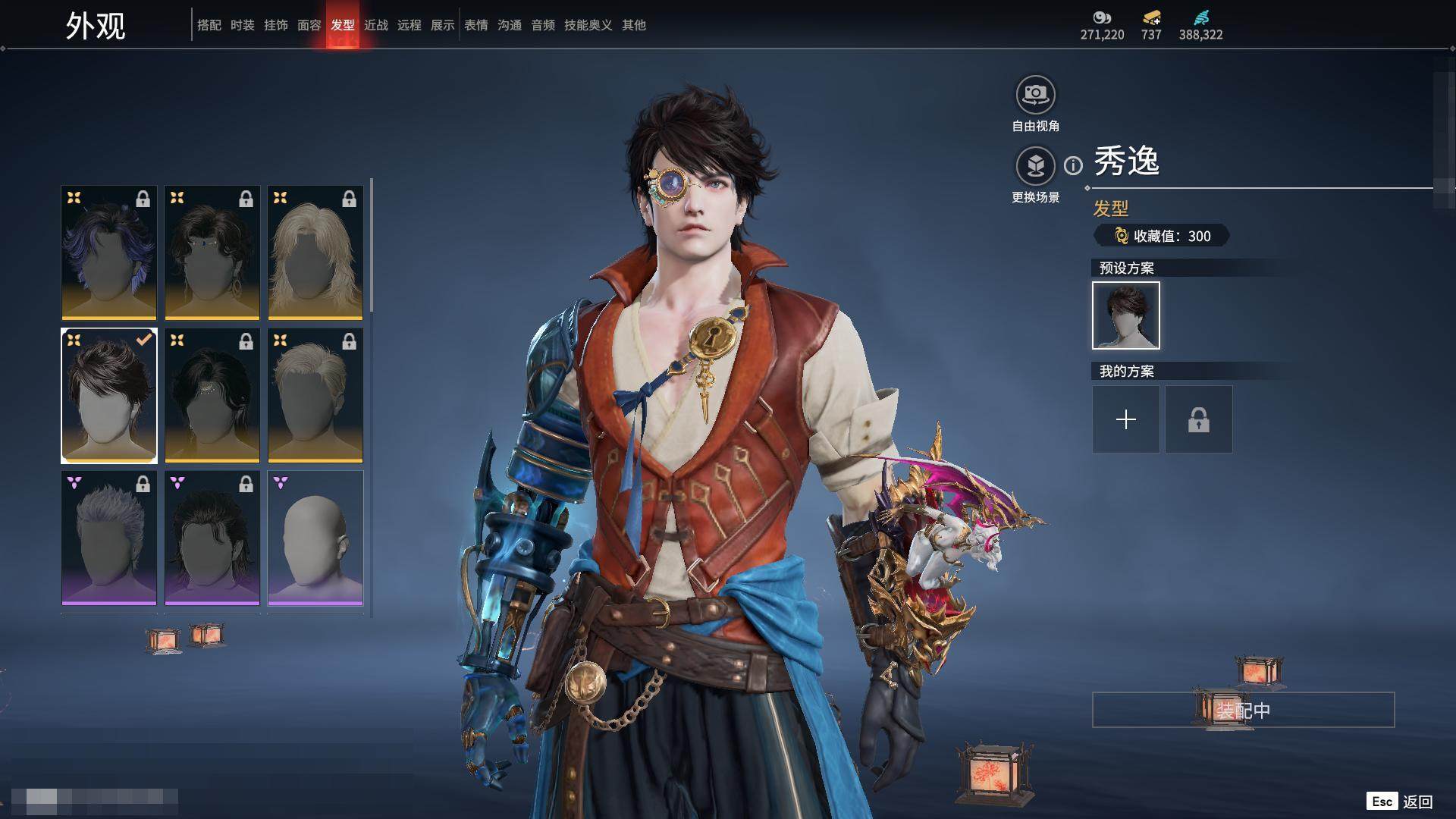Select the 其他 tab
Image resolution: width=1456 pixels, height=819 pixels.
(x=634, y=25)
